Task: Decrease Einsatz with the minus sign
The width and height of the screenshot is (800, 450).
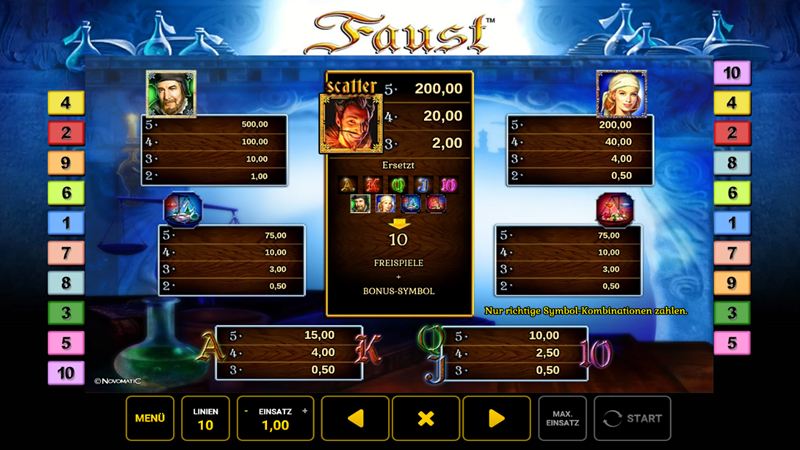Action: pyautogui.click(x=246, y=410)
